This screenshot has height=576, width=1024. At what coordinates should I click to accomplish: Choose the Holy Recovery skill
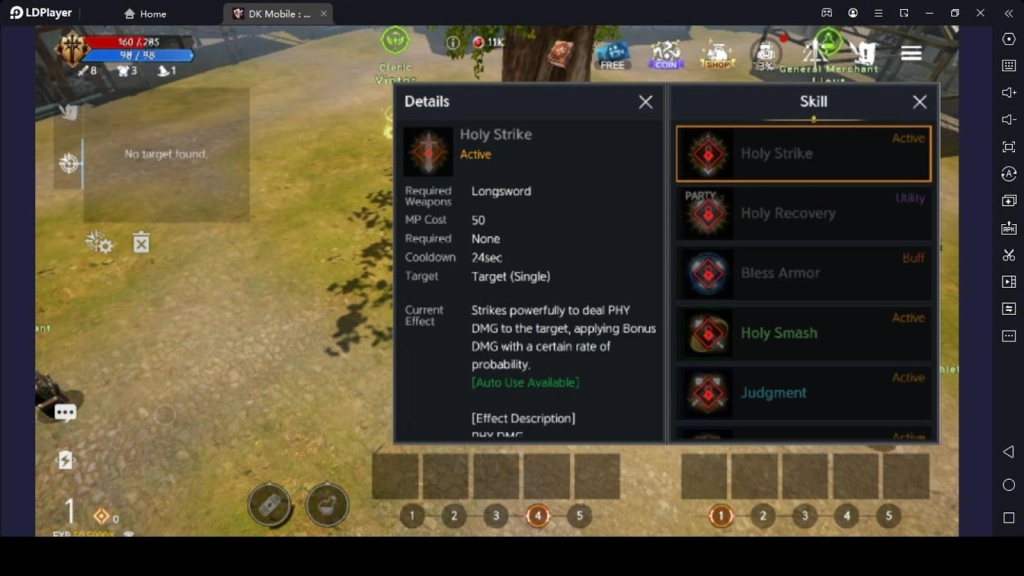coord(804,214)
